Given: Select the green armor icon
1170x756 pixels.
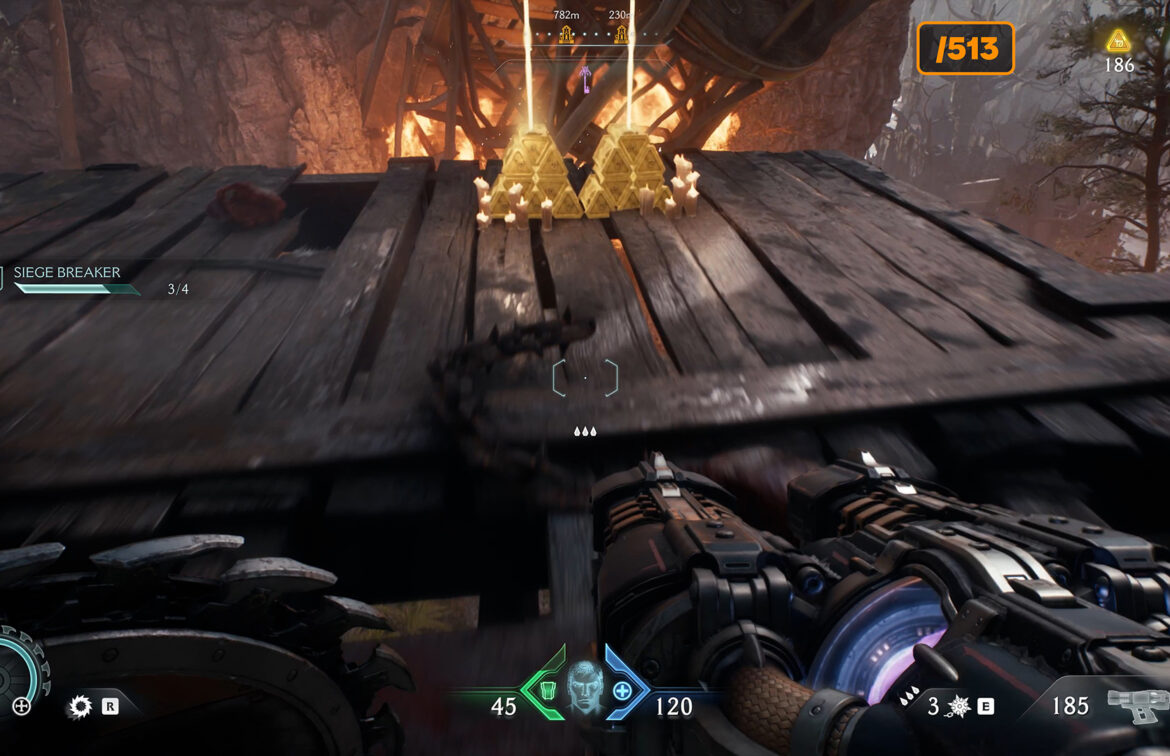Looking at the screenshot, I should 546,690.
